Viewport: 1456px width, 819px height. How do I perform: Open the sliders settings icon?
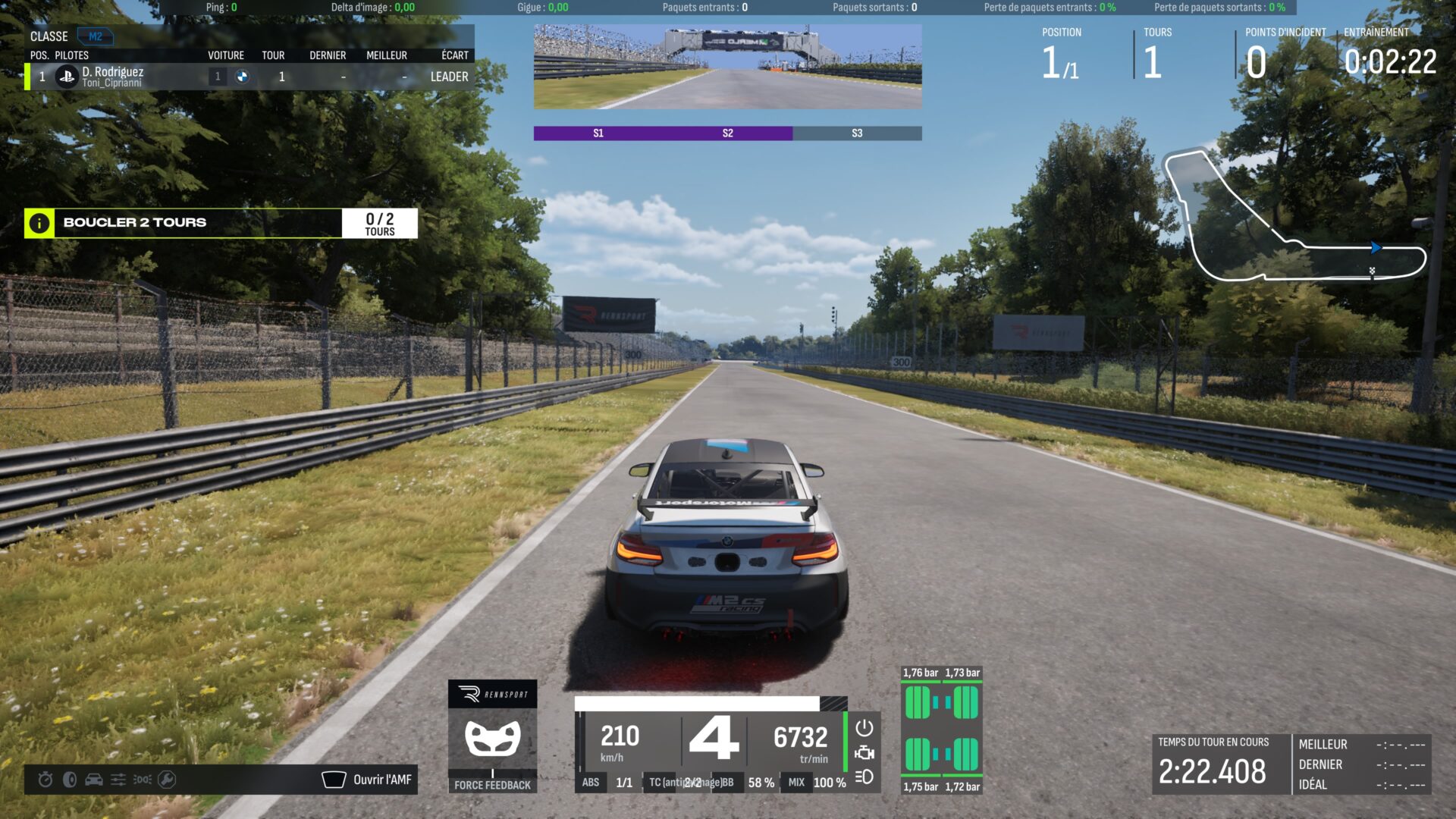click(x=118, y=780)
